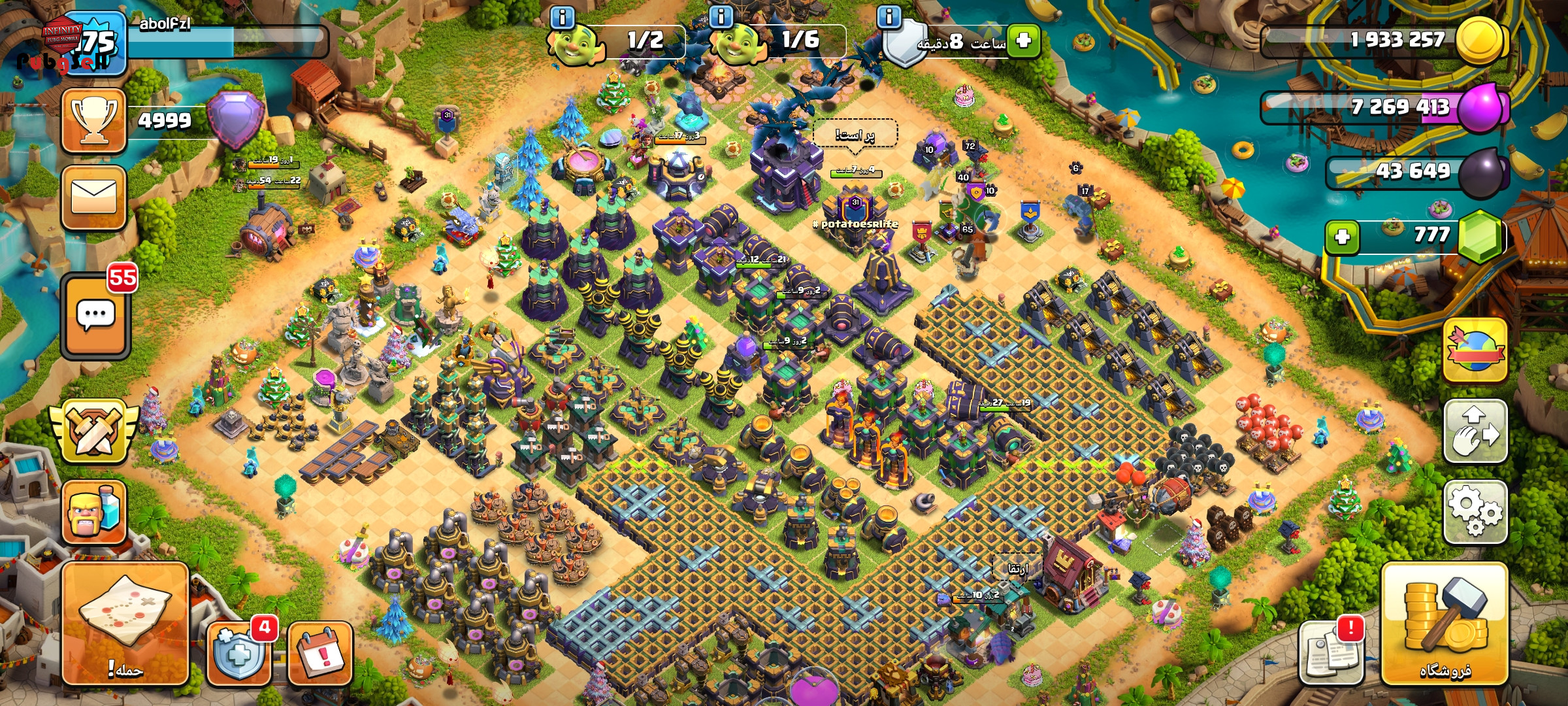Open the Attack map button
1568x706 pixels.
click(x=125, y=623)
